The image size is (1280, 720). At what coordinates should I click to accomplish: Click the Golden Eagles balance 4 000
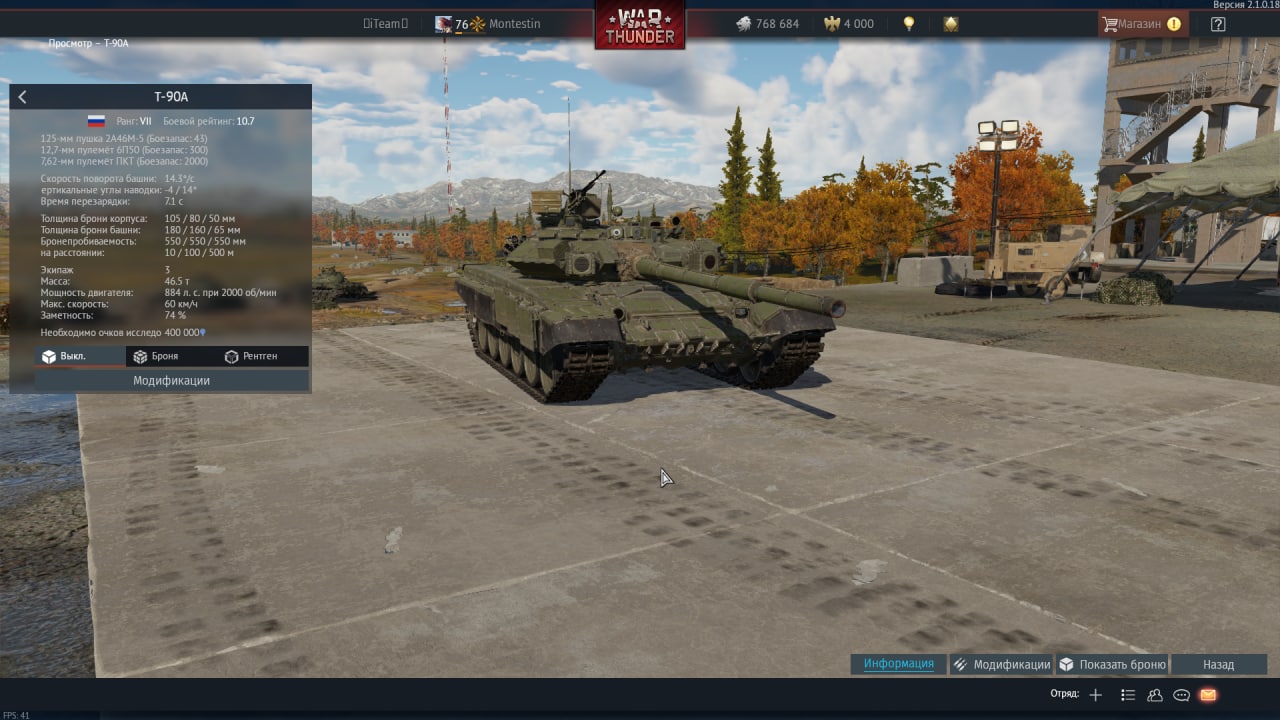pyautogui.click(x=849, y=24)
